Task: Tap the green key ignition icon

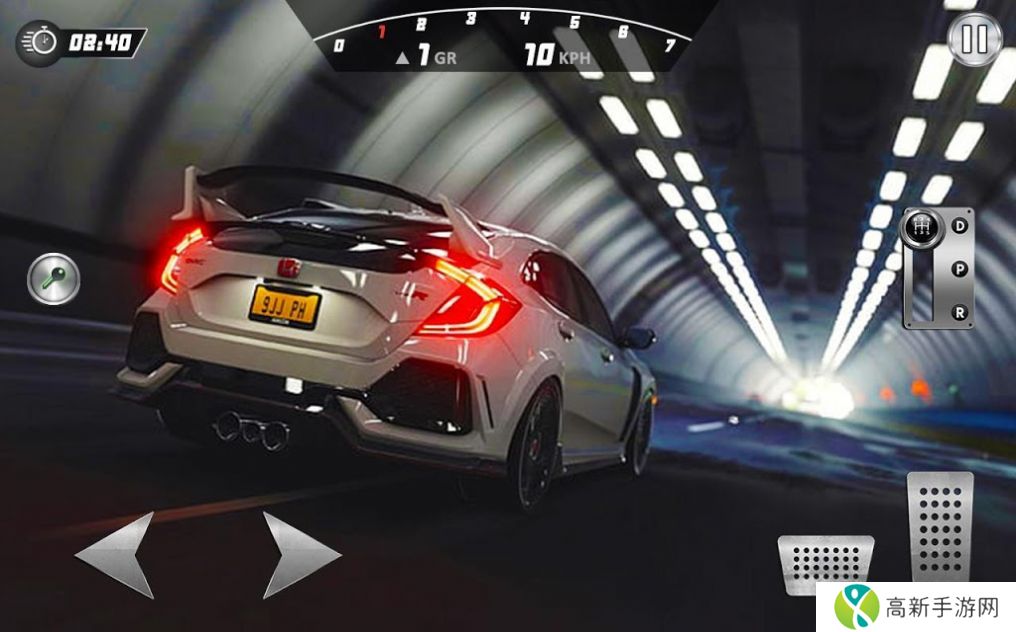Action: click(53, 279)
